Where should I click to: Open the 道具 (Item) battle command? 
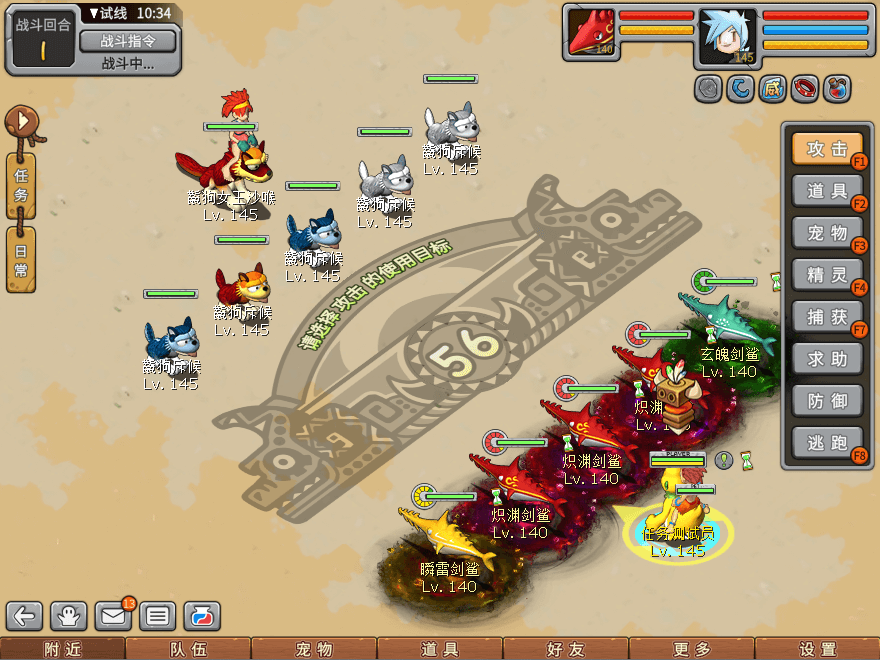click(x=827, y=191)
